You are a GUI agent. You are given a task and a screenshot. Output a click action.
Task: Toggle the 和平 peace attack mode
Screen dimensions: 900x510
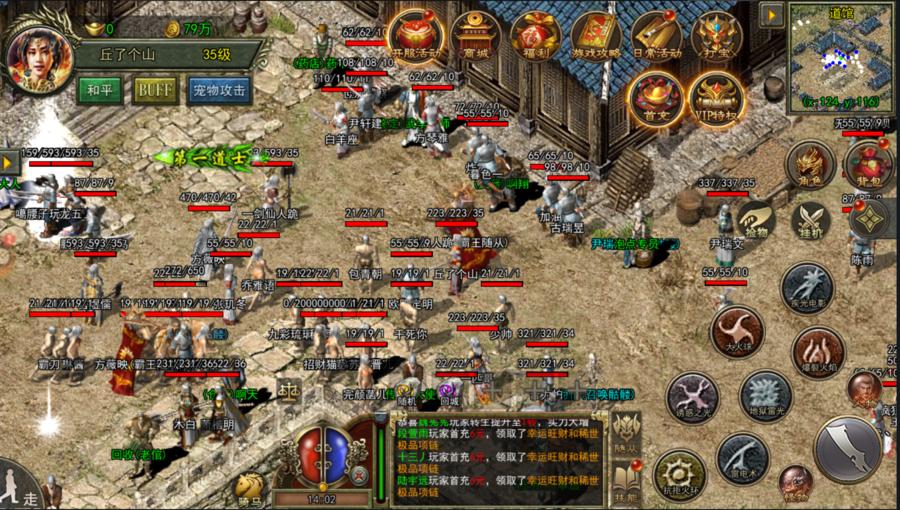(x=100, y=90)
